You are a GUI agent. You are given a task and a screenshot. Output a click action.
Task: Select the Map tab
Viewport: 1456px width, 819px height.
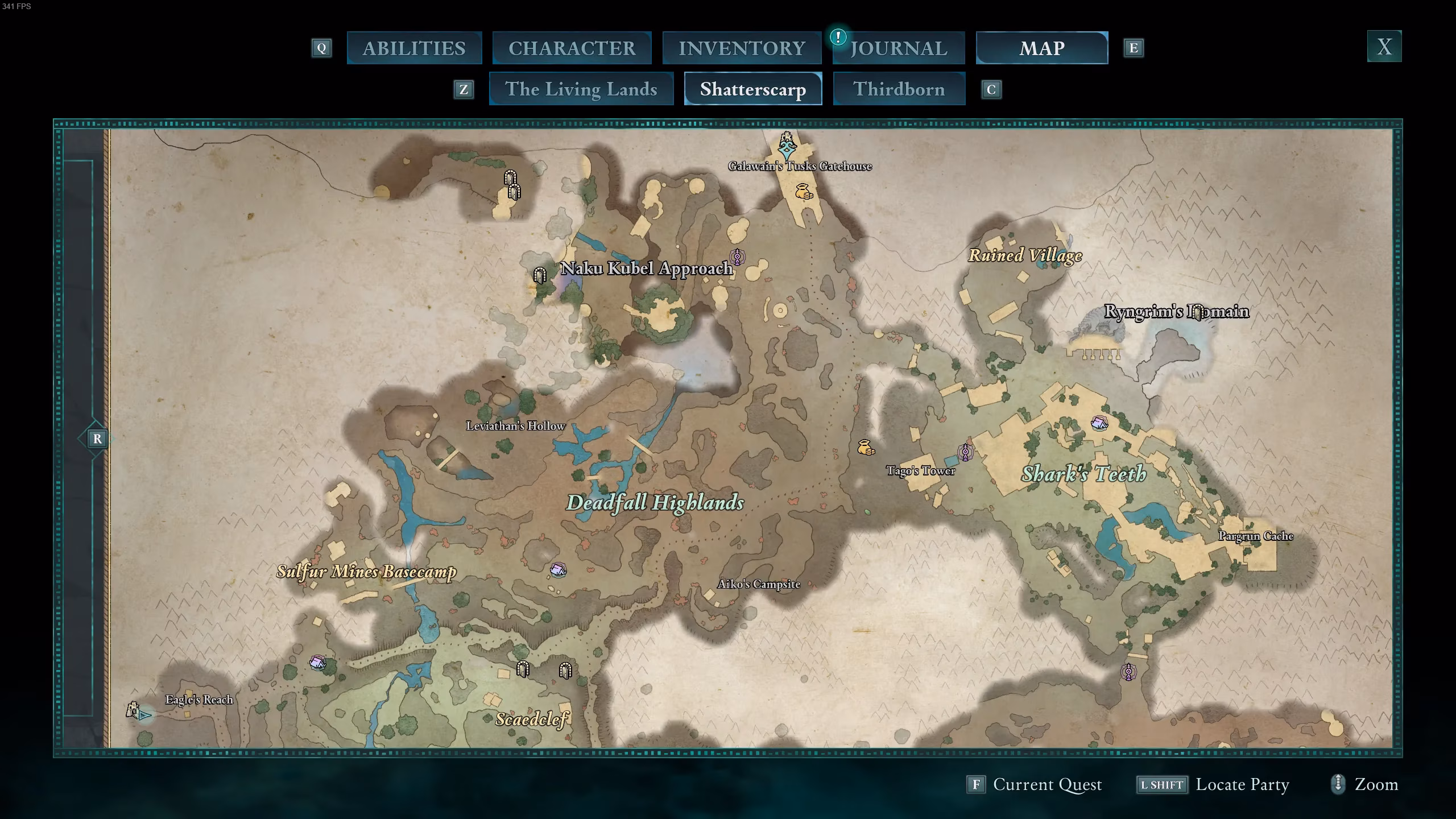pyautogui.click(x=1041, y=48)
